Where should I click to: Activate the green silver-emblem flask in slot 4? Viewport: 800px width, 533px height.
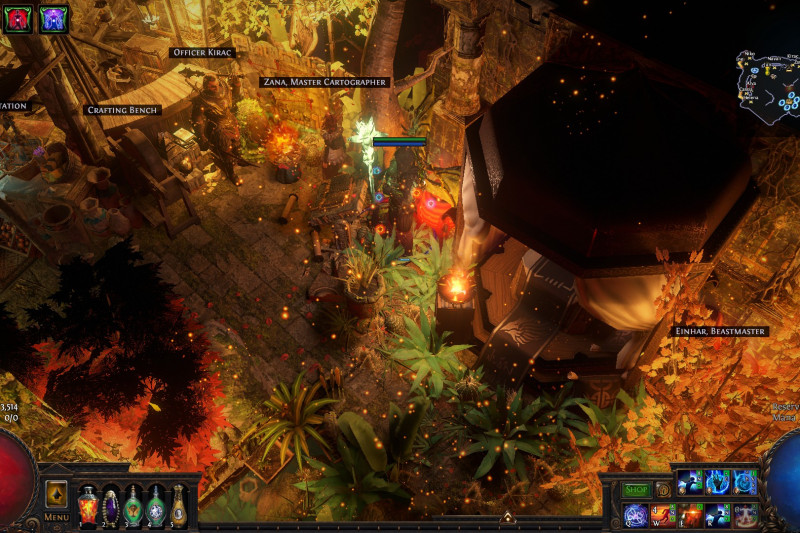156,505
